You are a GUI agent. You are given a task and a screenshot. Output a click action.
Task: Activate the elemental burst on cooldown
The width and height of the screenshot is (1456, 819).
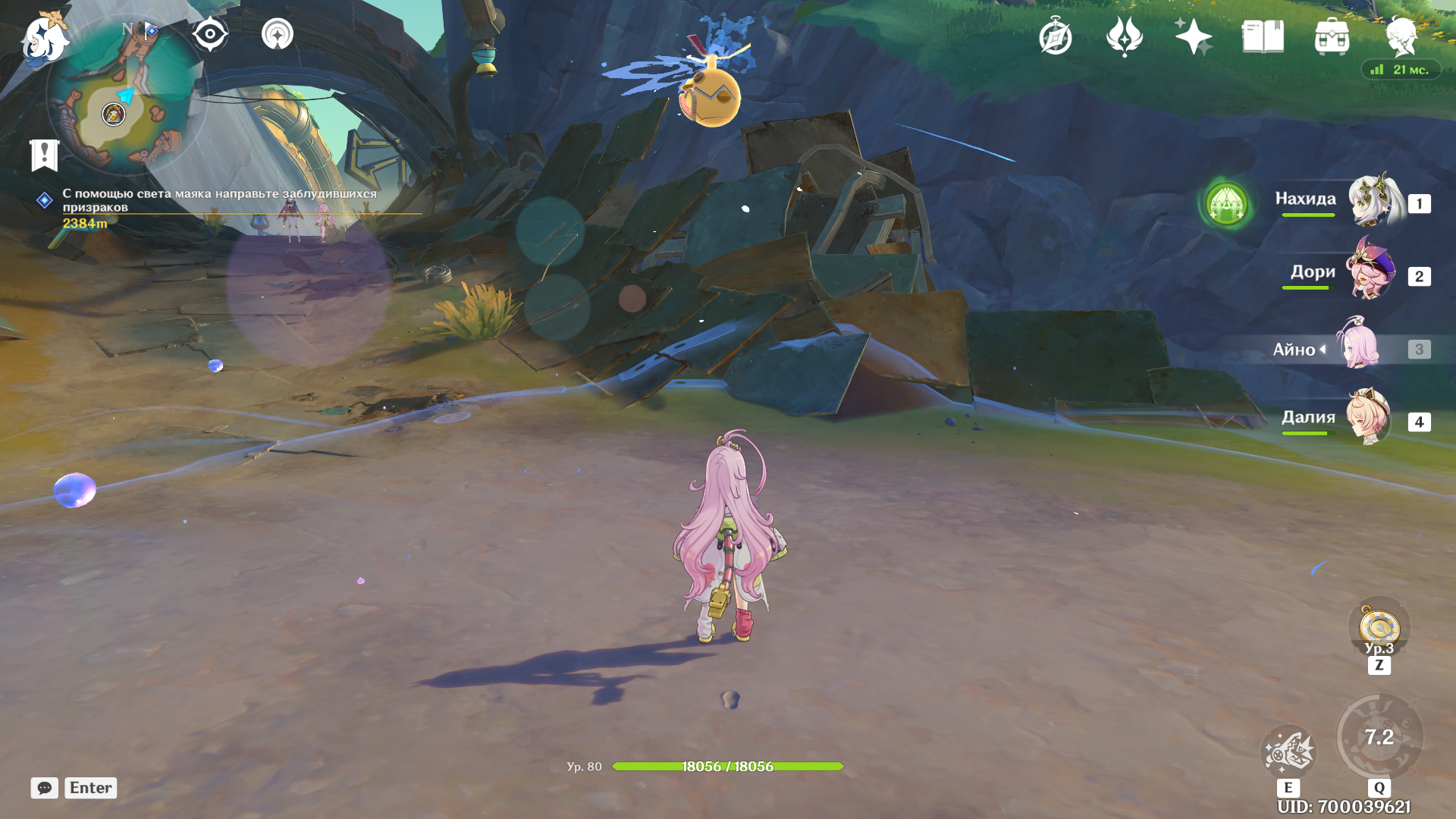pyautogui.click(x=1379, y=738)
